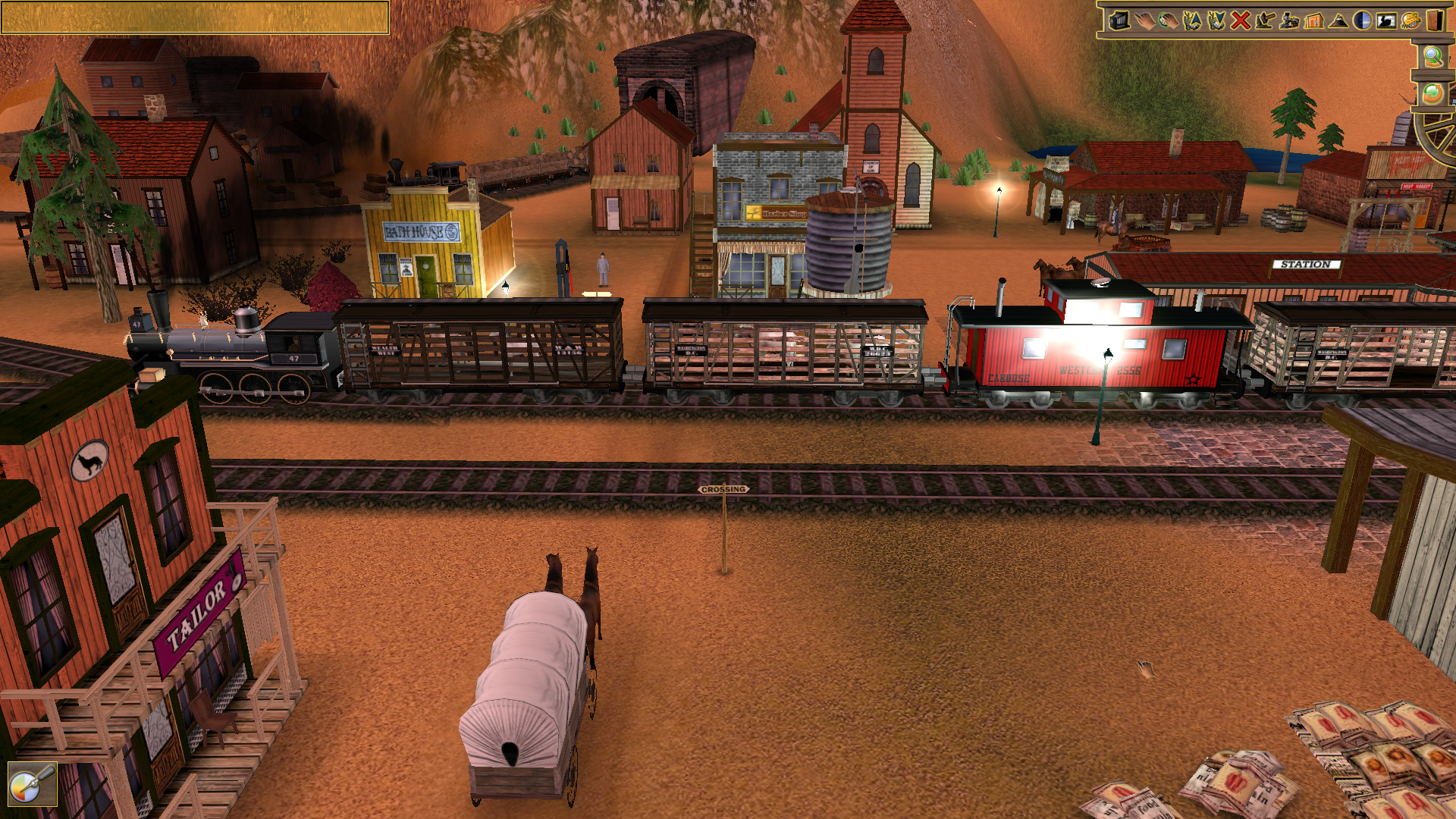Select the red X delete tool
This screenshot has height=819, width=1456.
tap(1241, 20)
